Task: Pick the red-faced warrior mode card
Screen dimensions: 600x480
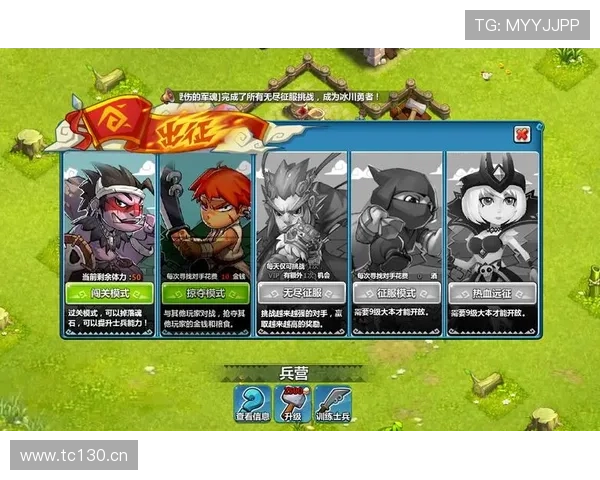Action: tap(110, 215)
